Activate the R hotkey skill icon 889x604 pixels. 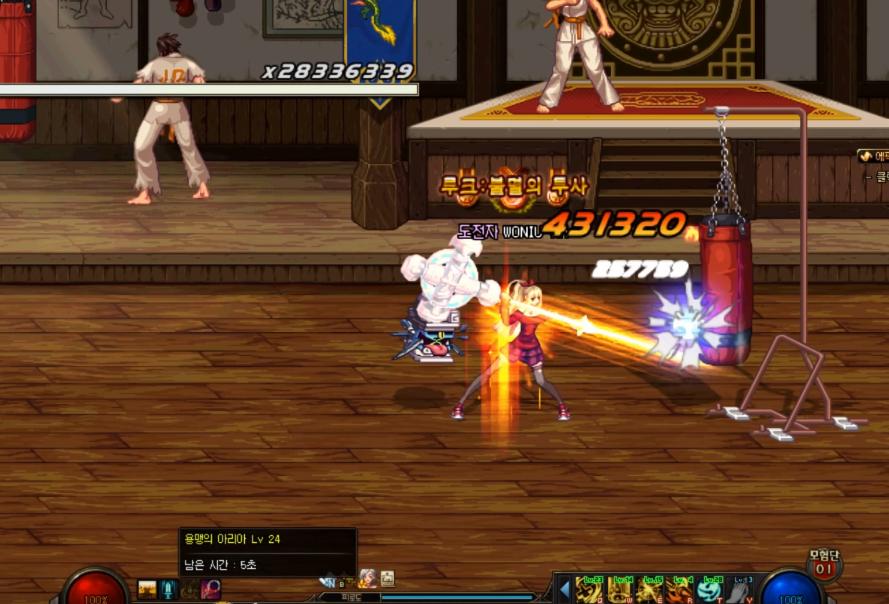(681, 590)
